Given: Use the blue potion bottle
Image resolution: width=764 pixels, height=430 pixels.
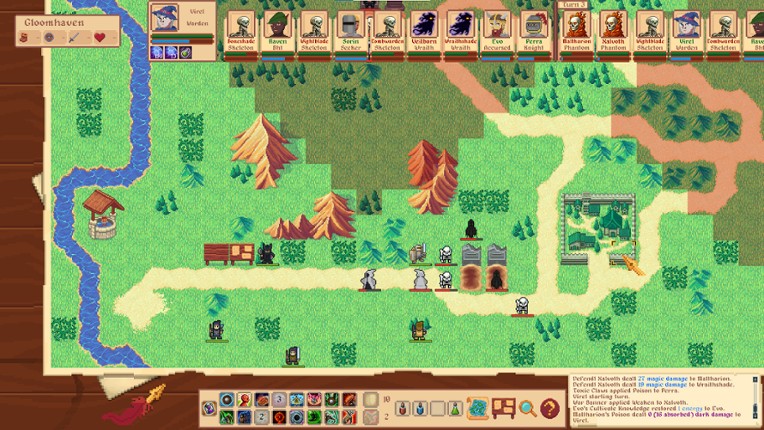Looking at the screenshot, I should (x=420, y=408).
